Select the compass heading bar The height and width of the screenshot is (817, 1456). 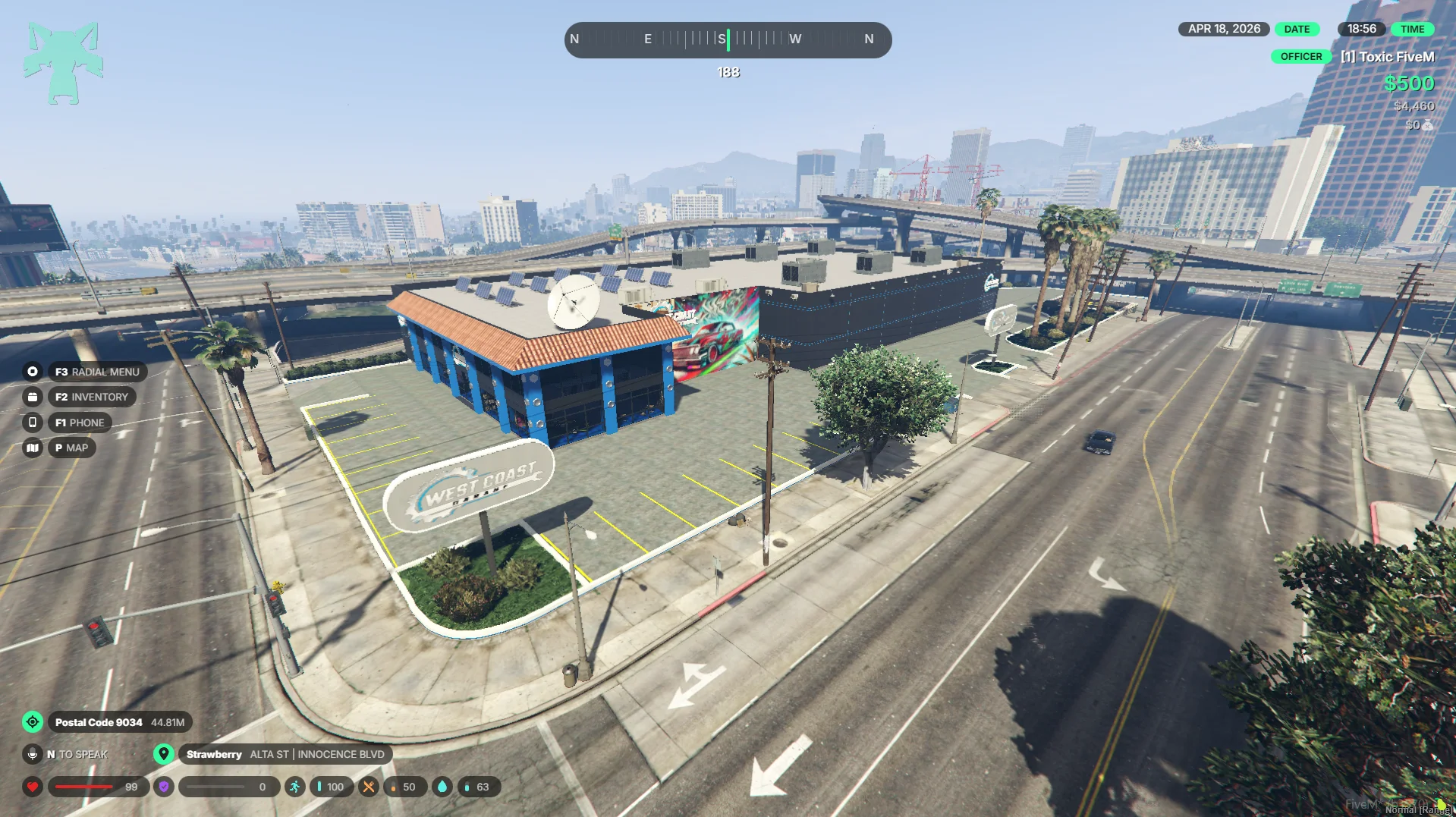[x=728, y=39]
